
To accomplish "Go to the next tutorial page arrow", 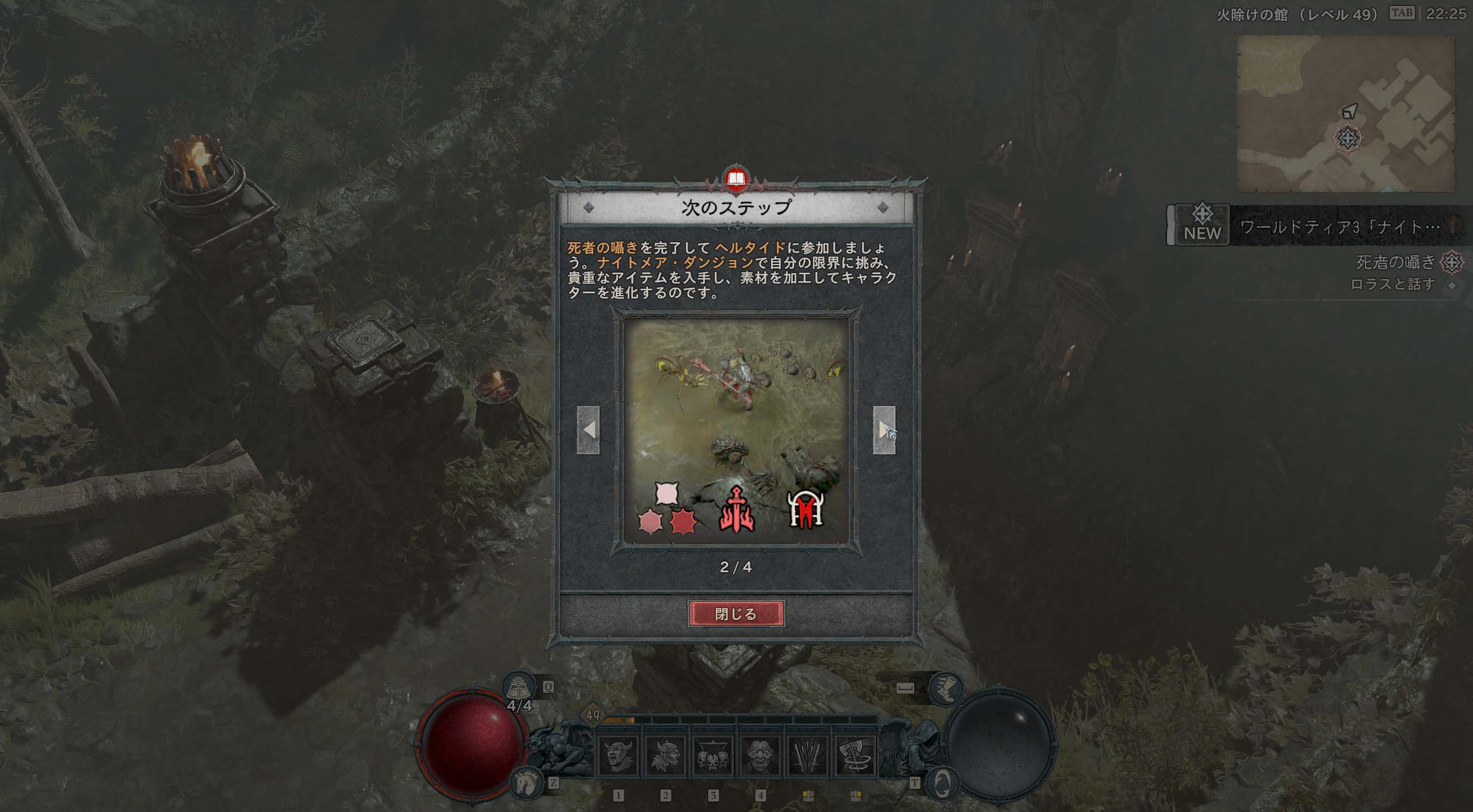I will point(884,430).
